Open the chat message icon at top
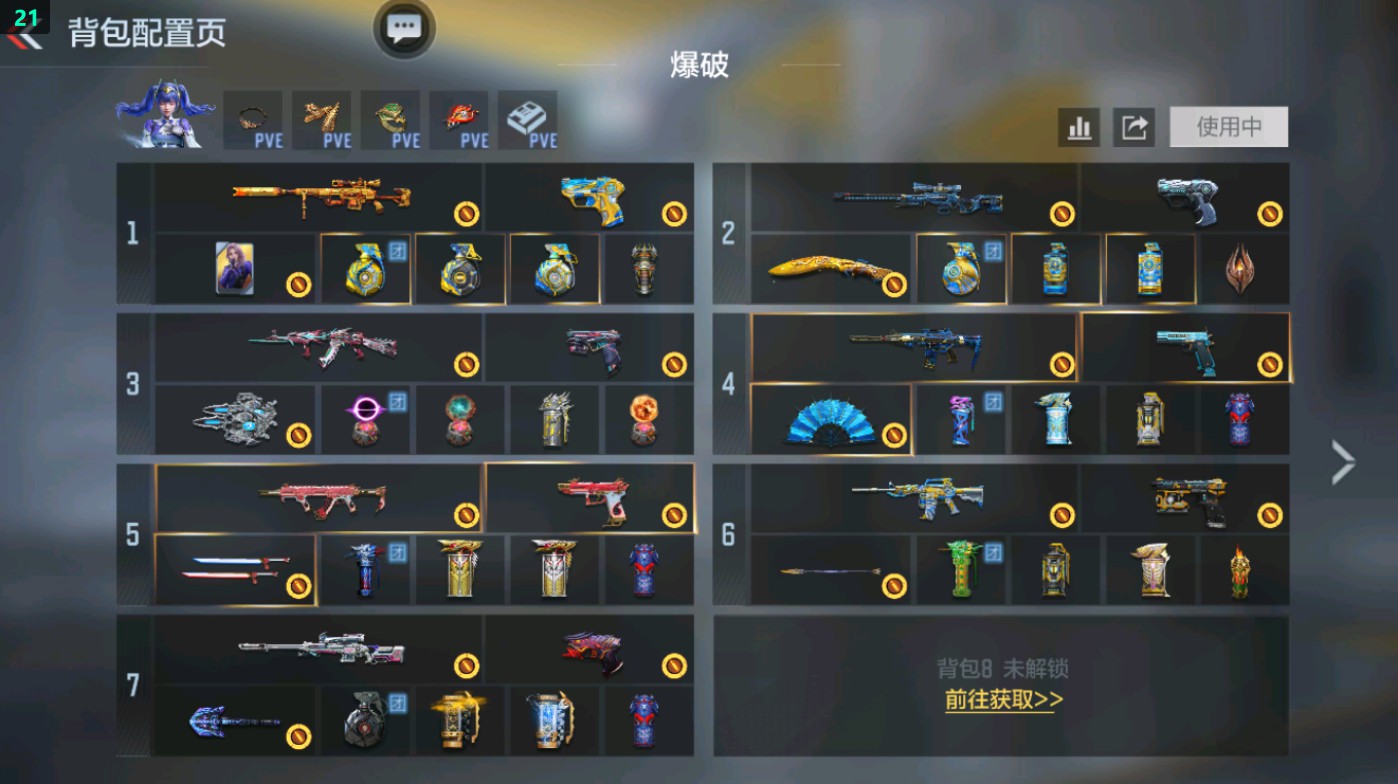The image size is (1398, 784). (402, 28)
